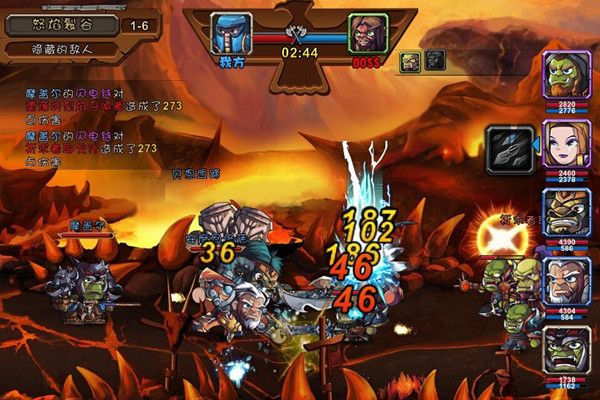
Task: Click the blue masked 我方 team portrait
Action: pyautogui.click(x=232, y=35)
